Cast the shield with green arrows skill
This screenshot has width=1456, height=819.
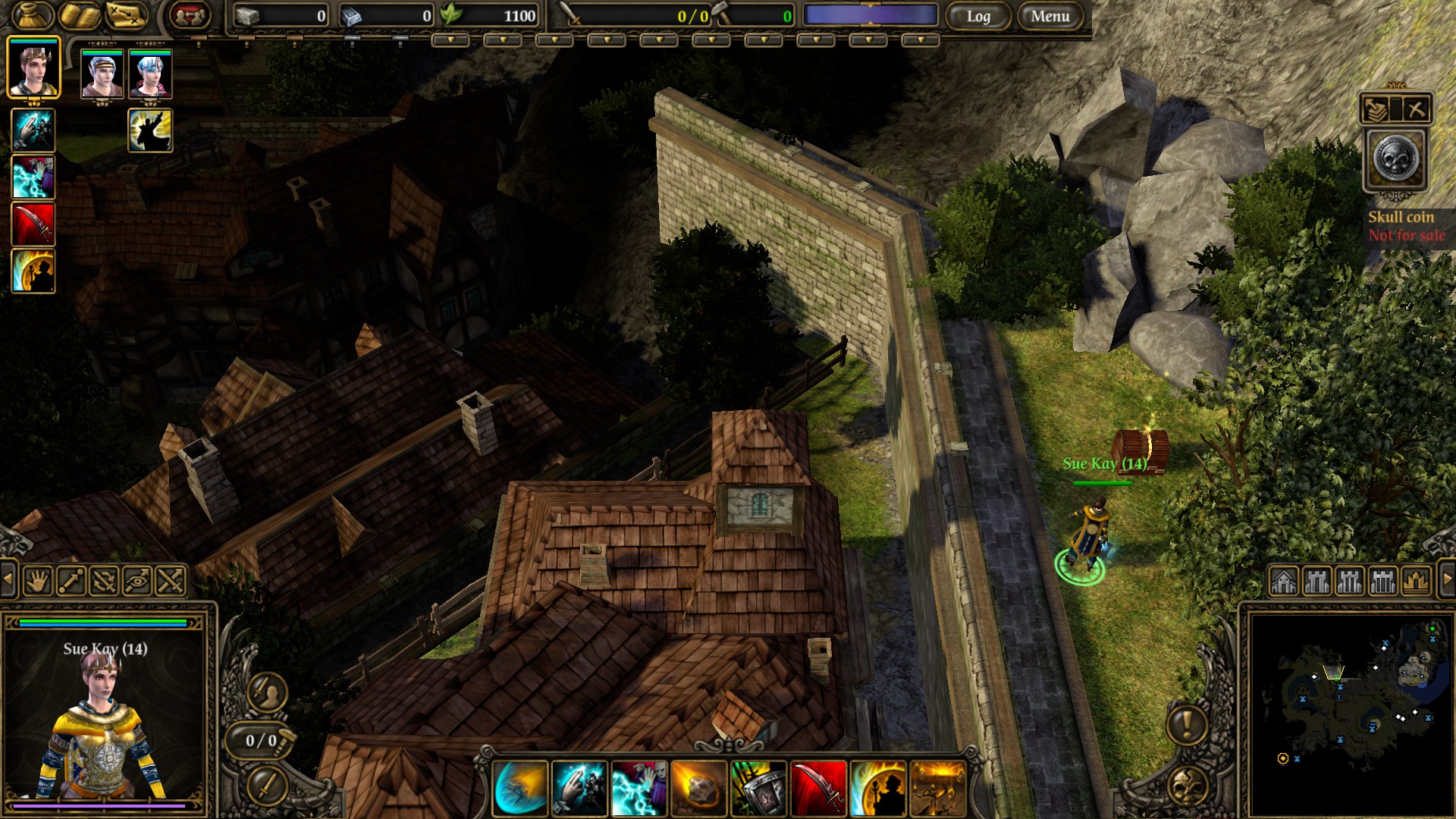pos(758,789)
